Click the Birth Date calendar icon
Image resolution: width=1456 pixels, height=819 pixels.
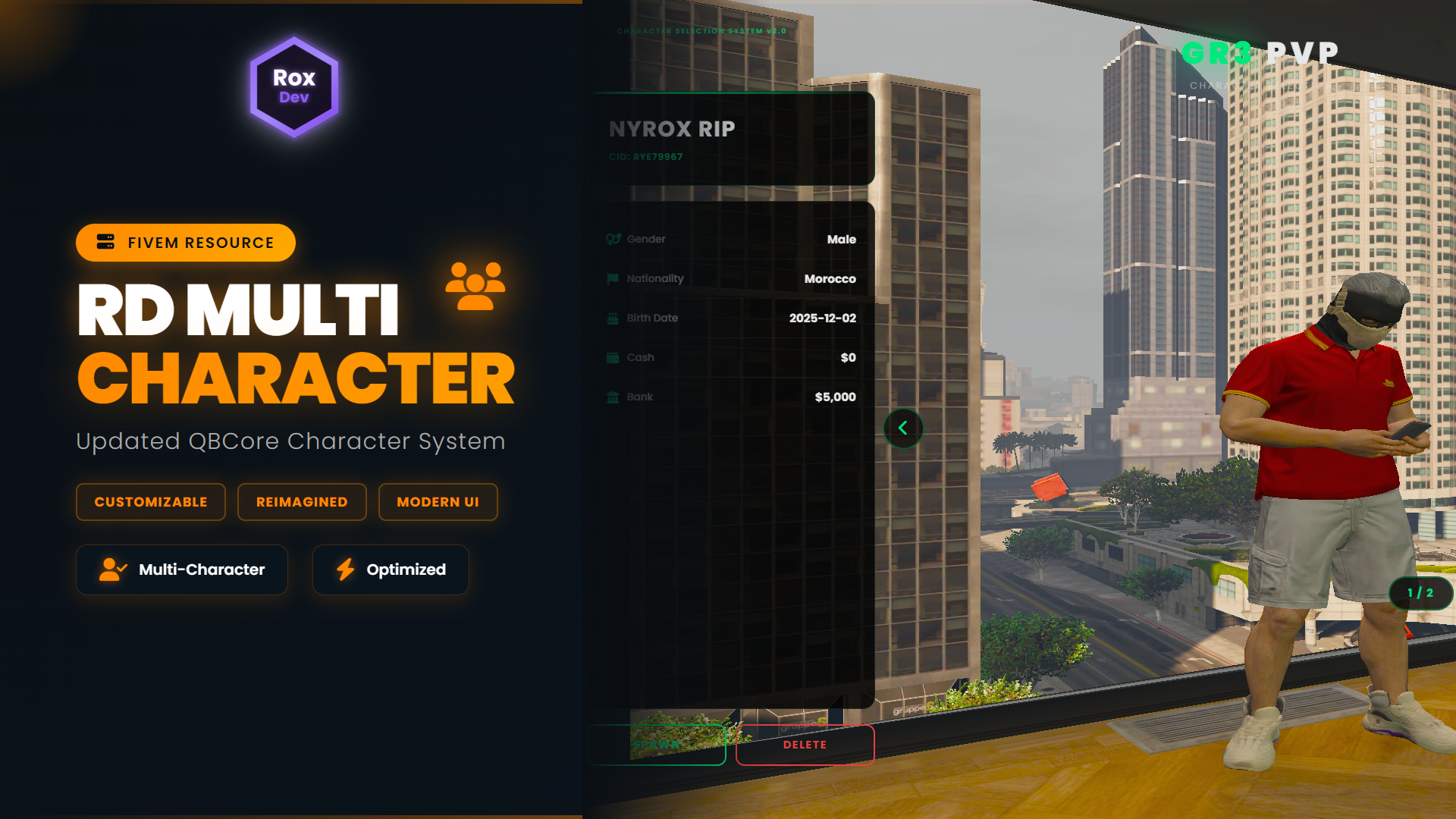tap(611, 318)
